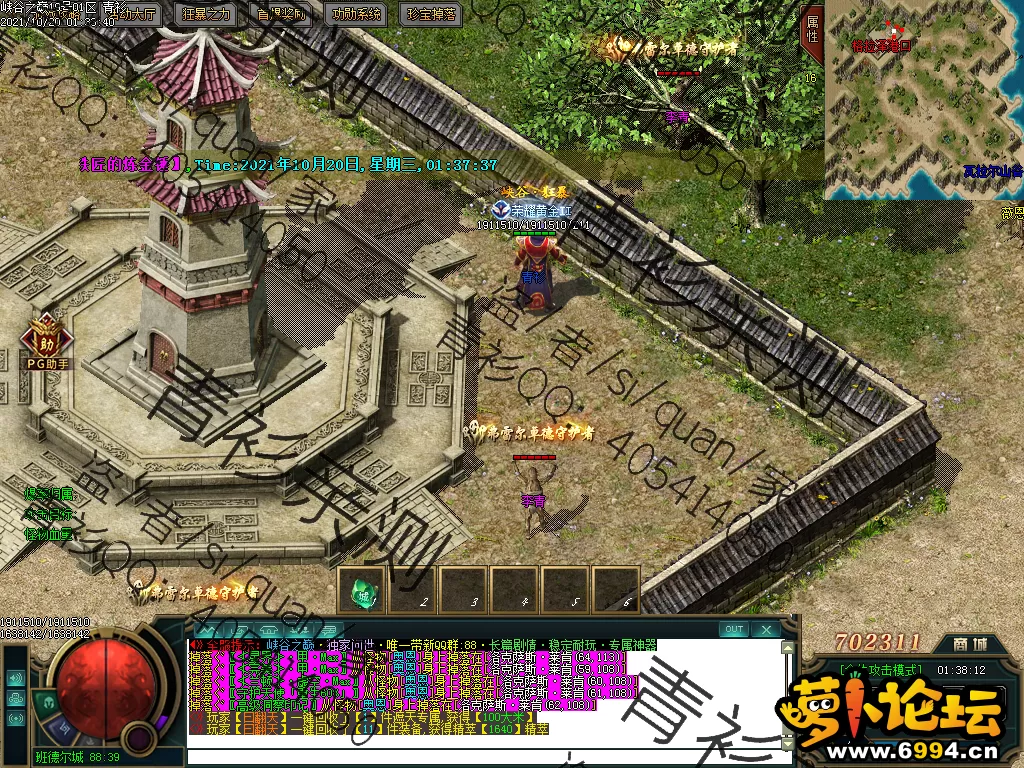Open the 功勋系统 merit system menu
Image resolution: width=1024 pixels, height=768 pixels.
[356, 14]
